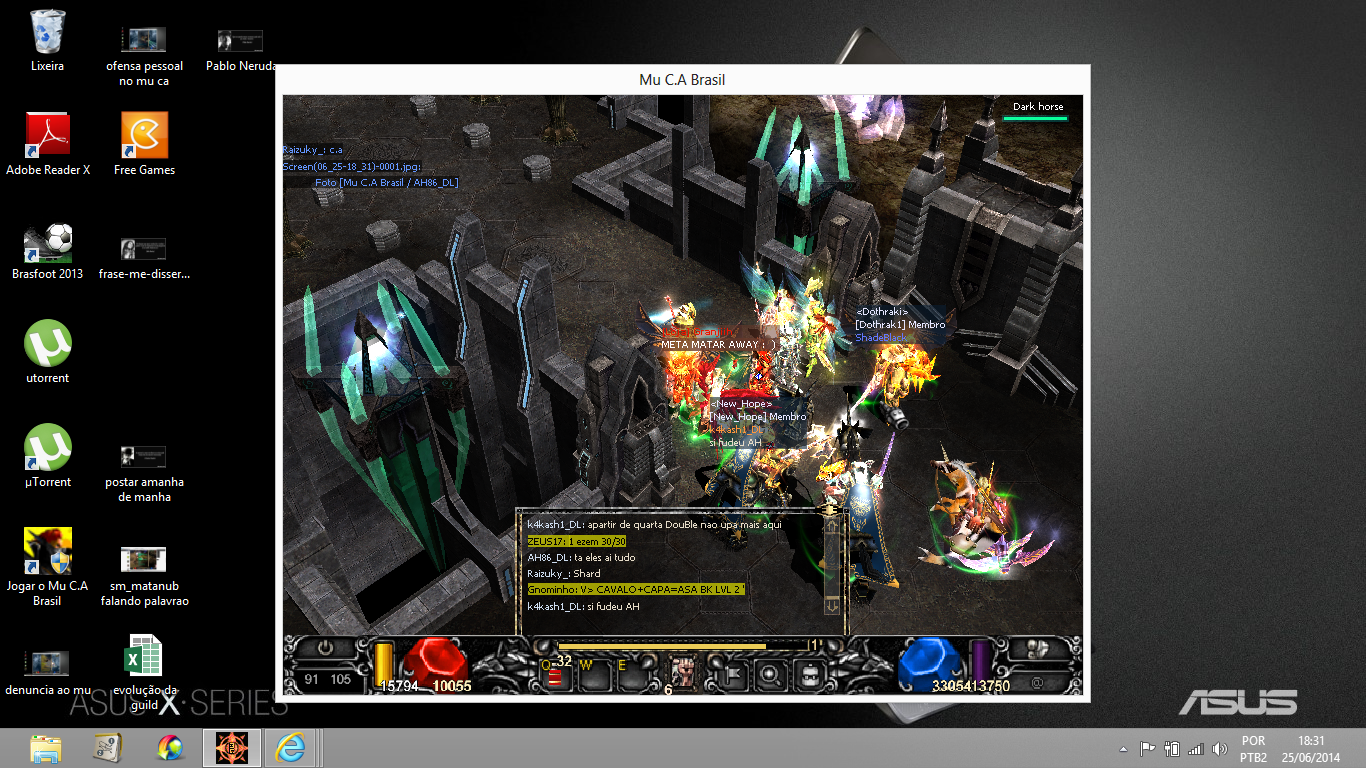1366x768 pixels.
Task: Open the inventory bag button
Action: [x=810, y=674]
